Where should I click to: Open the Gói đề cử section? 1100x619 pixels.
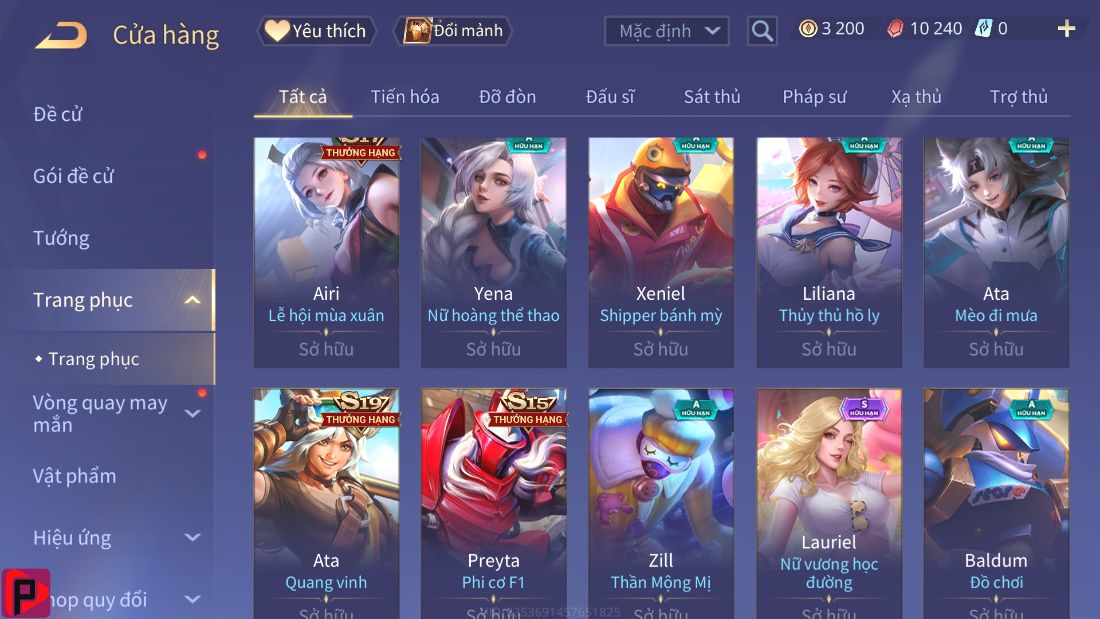pyautogui.click(x=74, y=176)
